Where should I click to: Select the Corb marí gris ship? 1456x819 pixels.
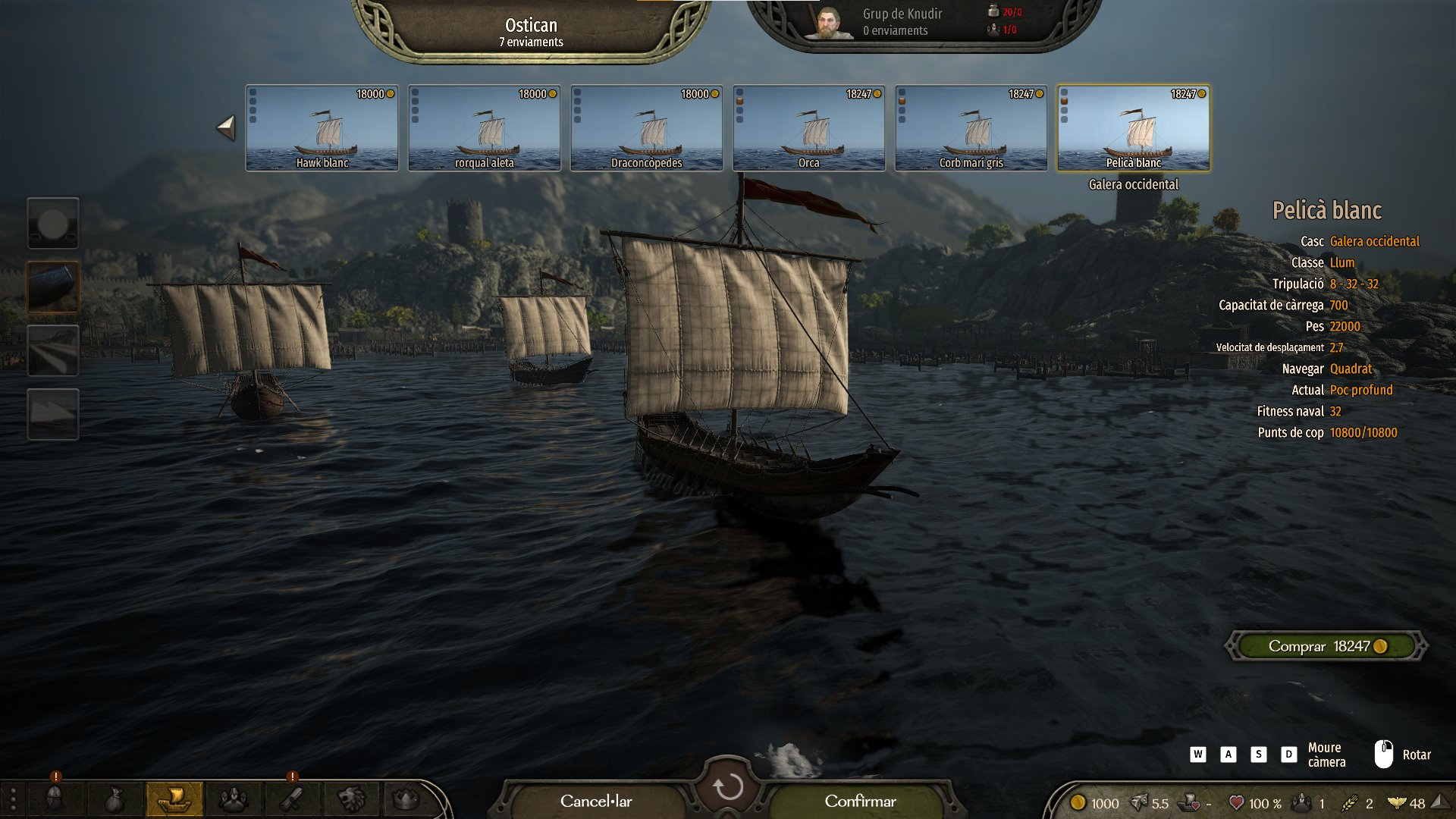pos(971,127)
